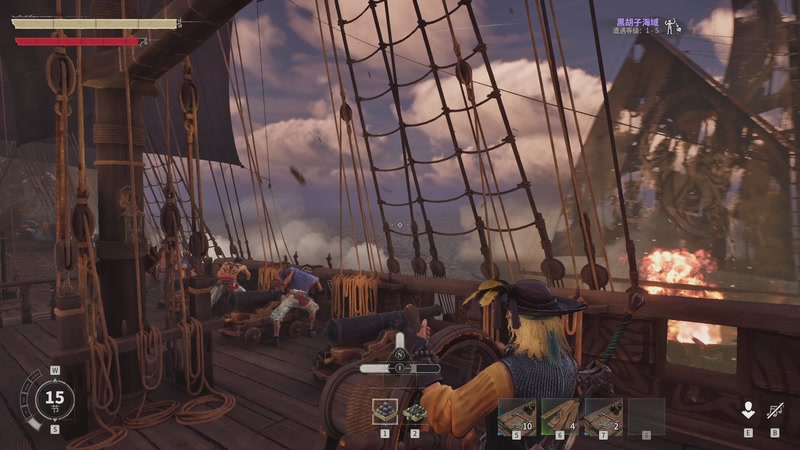Toggle the crossed-out music note icon
Screen dimensions: 800x450
tap(775, 410)
